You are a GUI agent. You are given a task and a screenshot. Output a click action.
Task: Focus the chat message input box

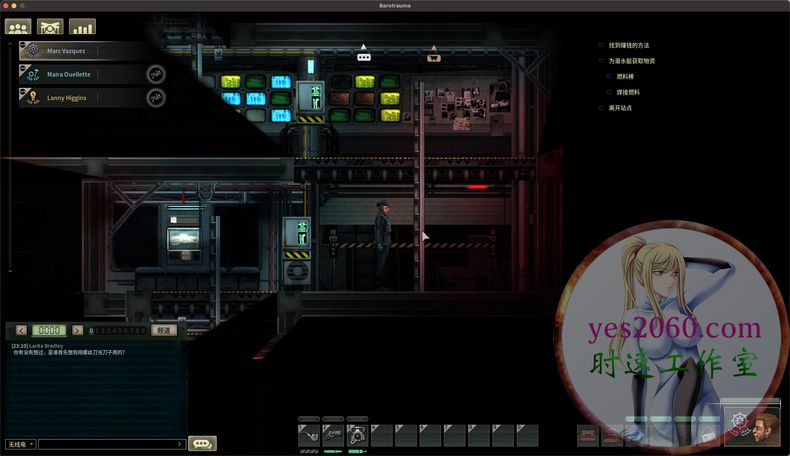pyautogui.click(x=108, y=443)
